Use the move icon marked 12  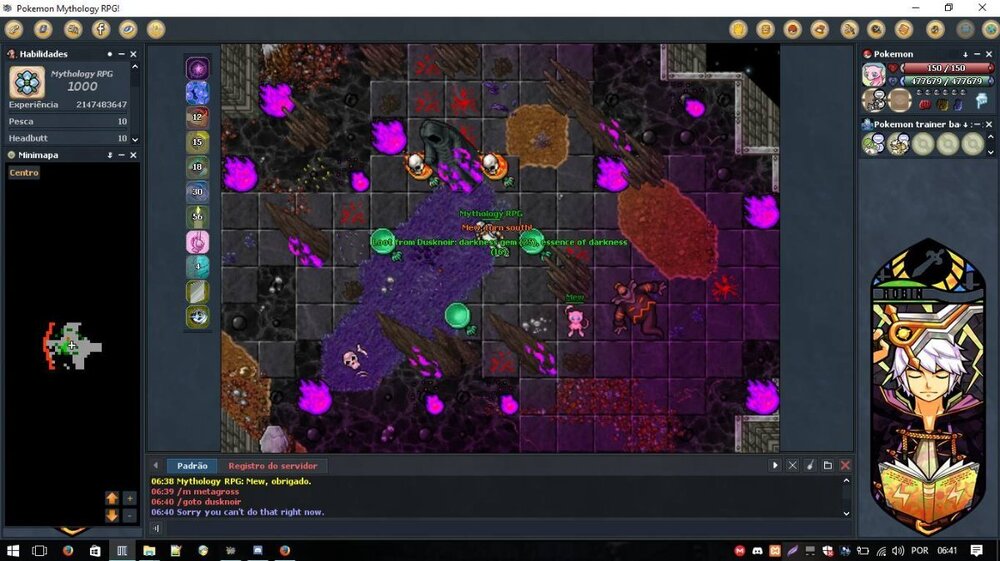click(198, 117)
